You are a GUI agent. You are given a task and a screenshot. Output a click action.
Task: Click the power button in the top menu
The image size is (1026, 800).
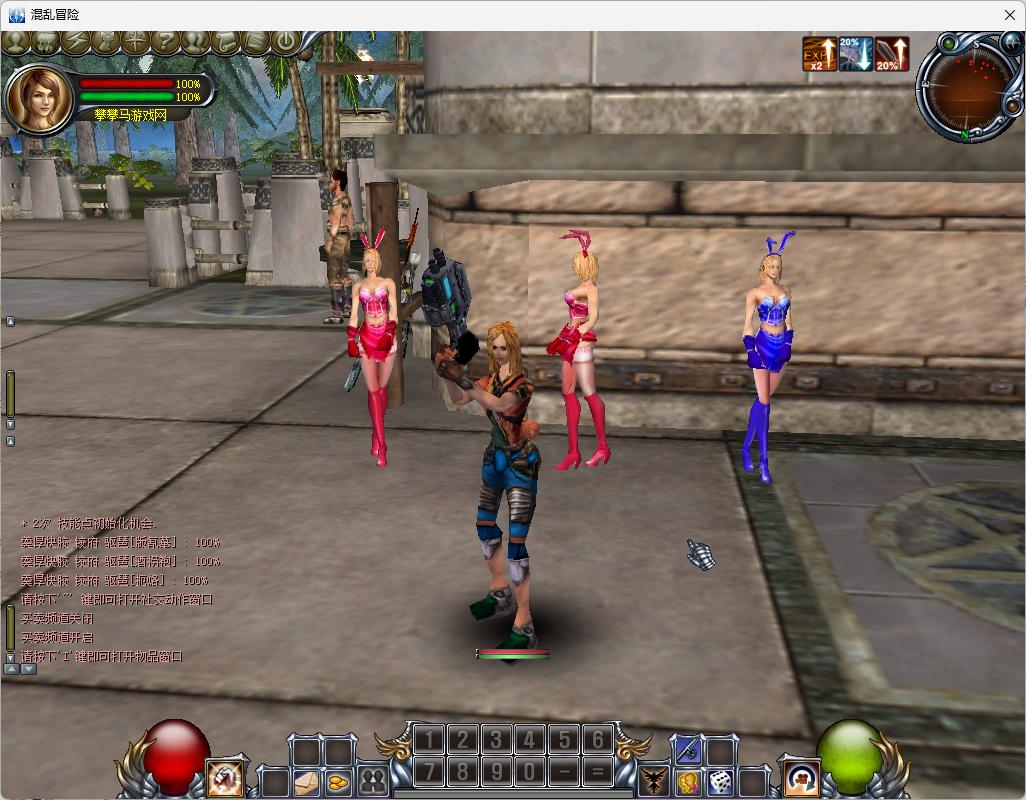(x=286, y=42)
